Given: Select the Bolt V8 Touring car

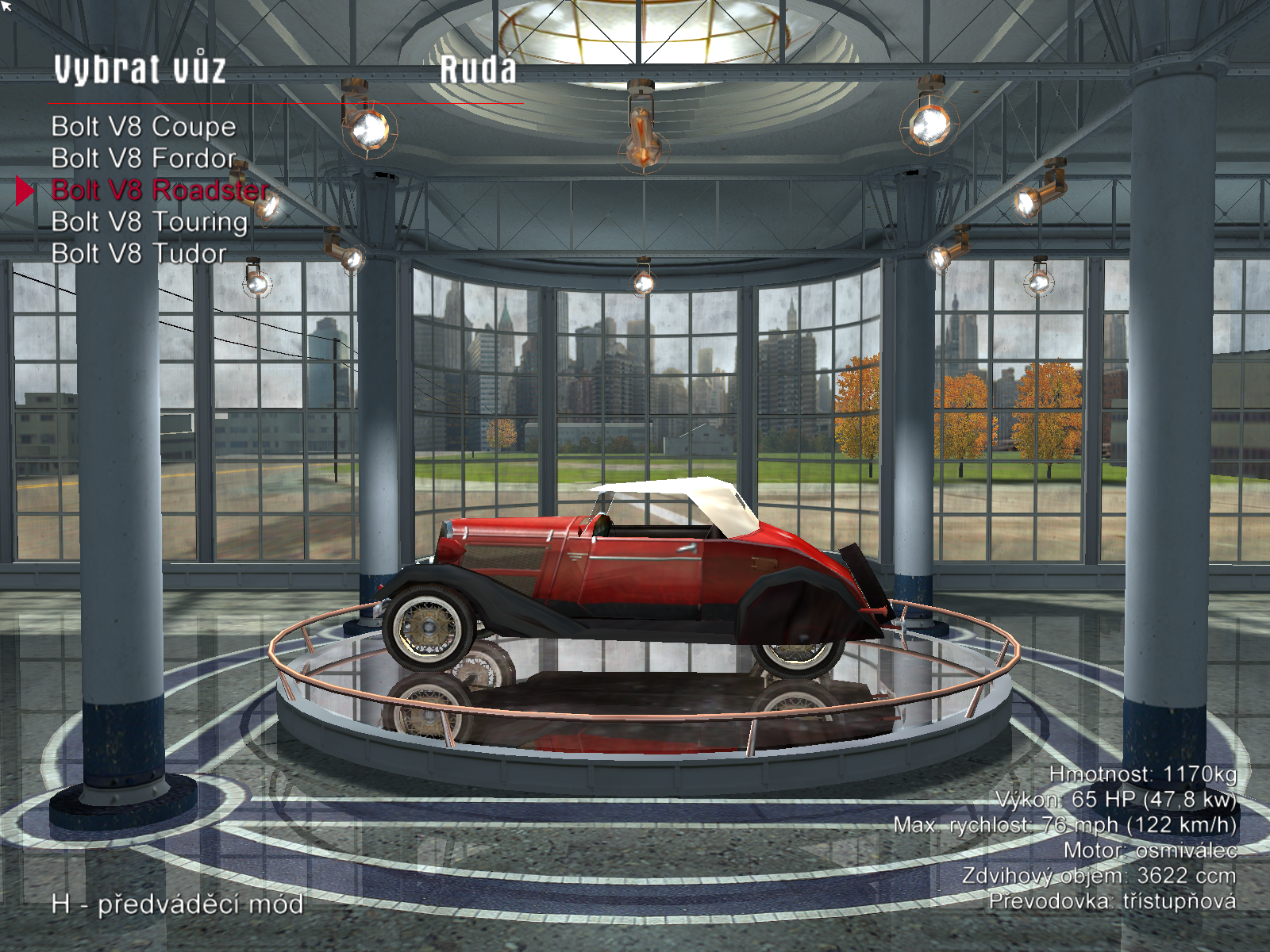Looking at the screenshot, I should click(149, 222).
